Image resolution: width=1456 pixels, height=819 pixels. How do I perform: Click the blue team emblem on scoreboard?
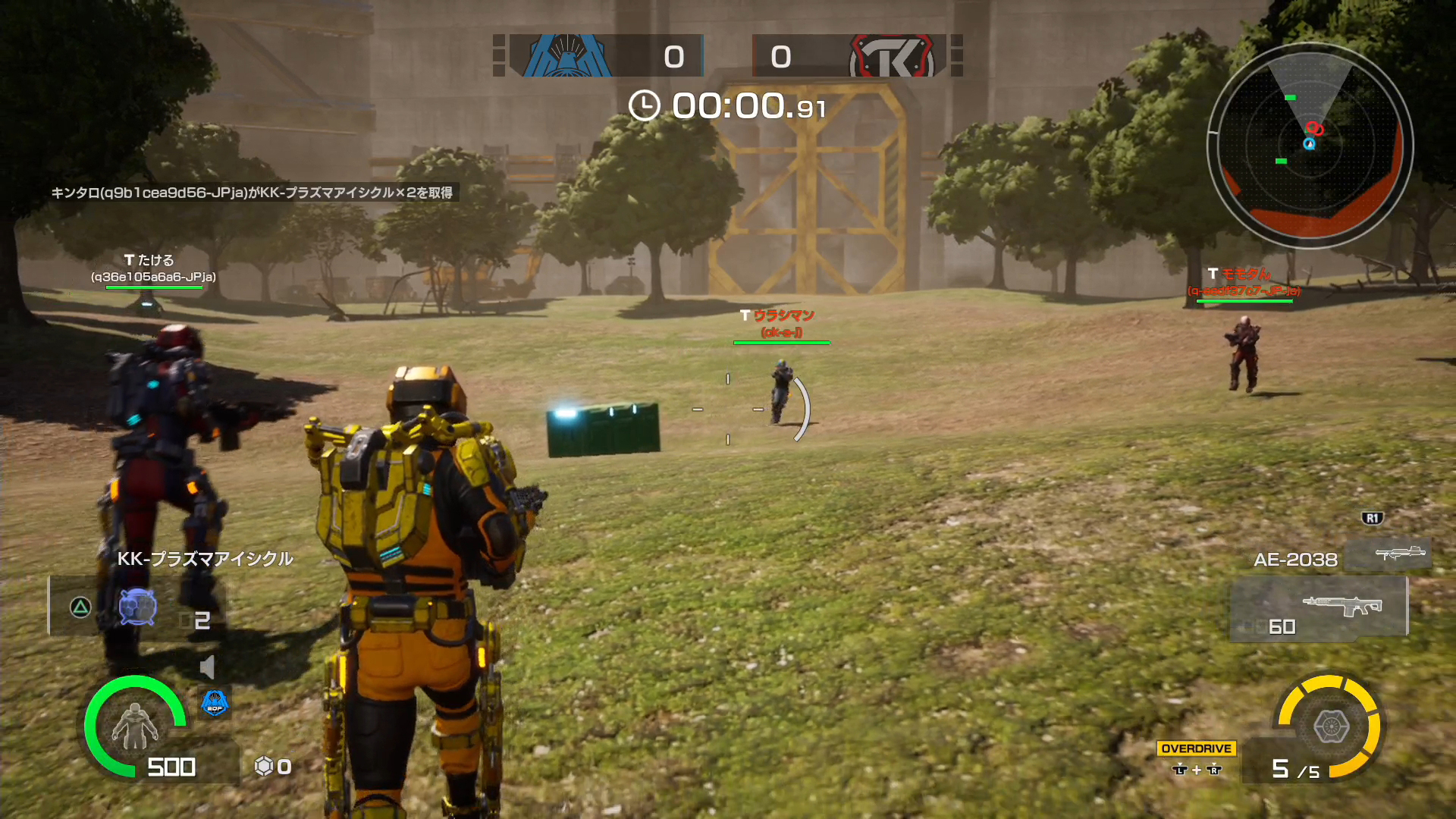coord(566,55)
